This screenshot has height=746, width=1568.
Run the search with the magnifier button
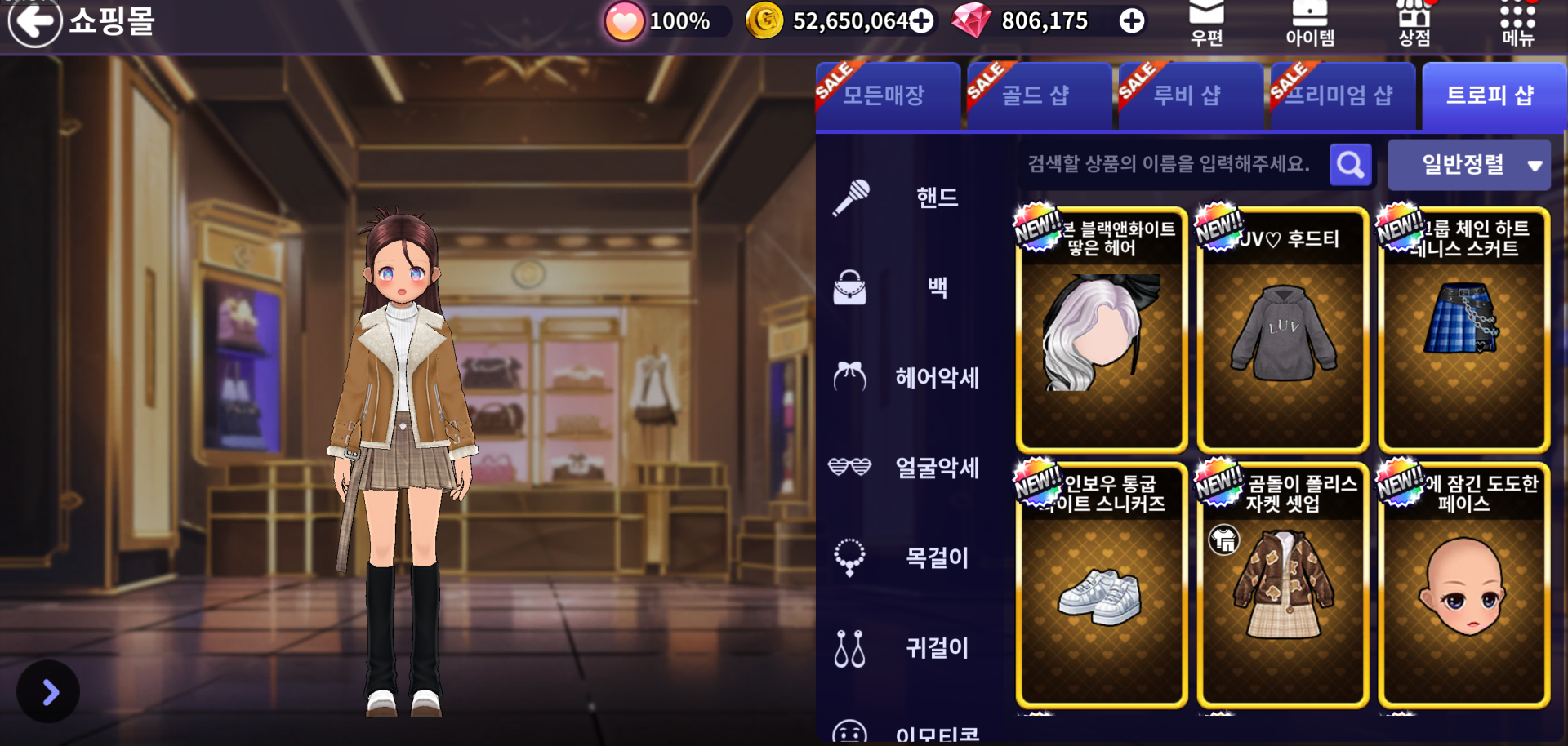(x=1350, y=165)
